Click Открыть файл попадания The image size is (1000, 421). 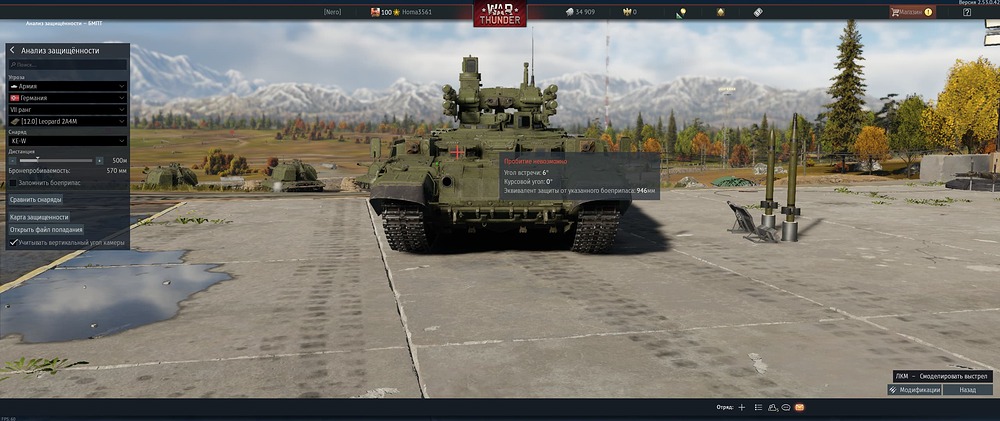click(46, 229)
